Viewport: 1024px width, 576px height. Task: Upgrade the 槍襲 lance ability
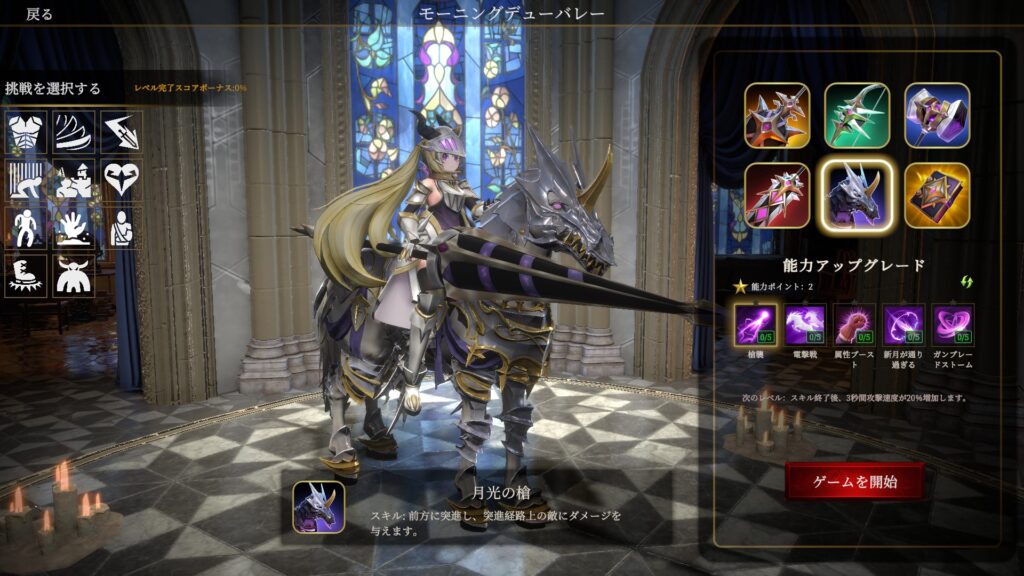click(x=755, y=325)
